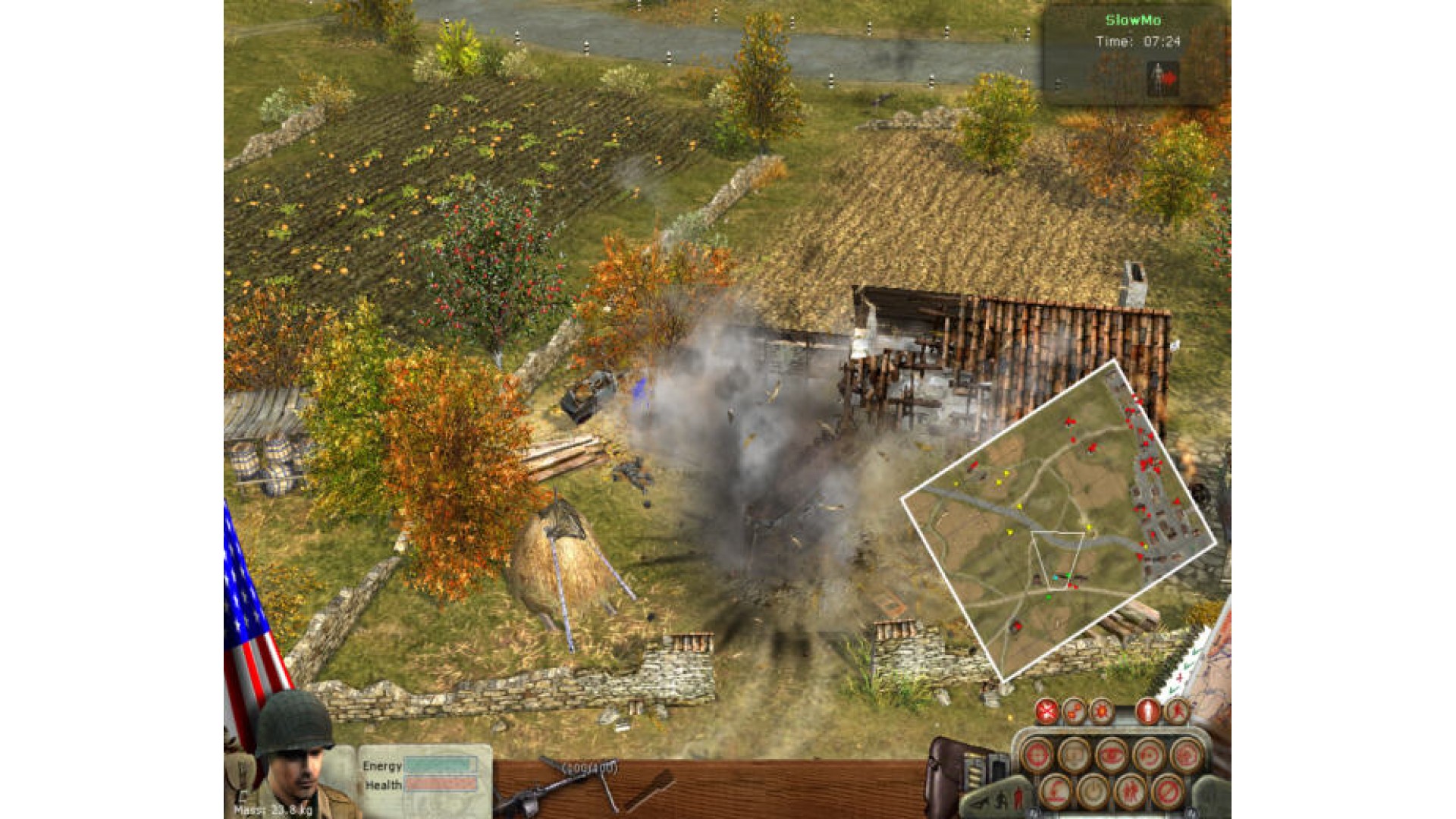Activate the crossed-out red stance button
This screenshot has width=1456, height=819.
point(1047,712)
